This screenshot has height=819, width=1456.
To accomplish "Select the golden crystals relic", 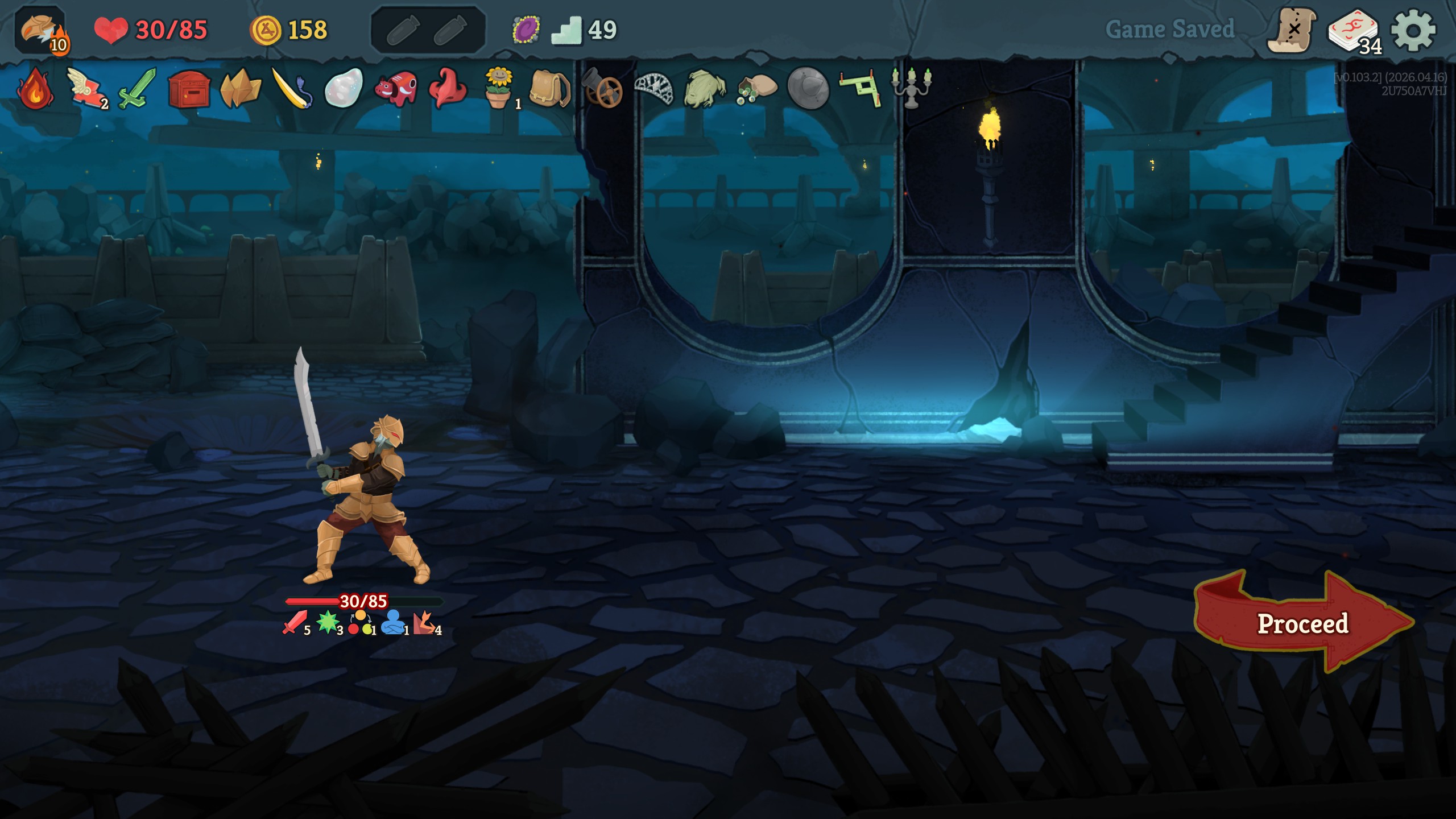I will tap(240, 89).
